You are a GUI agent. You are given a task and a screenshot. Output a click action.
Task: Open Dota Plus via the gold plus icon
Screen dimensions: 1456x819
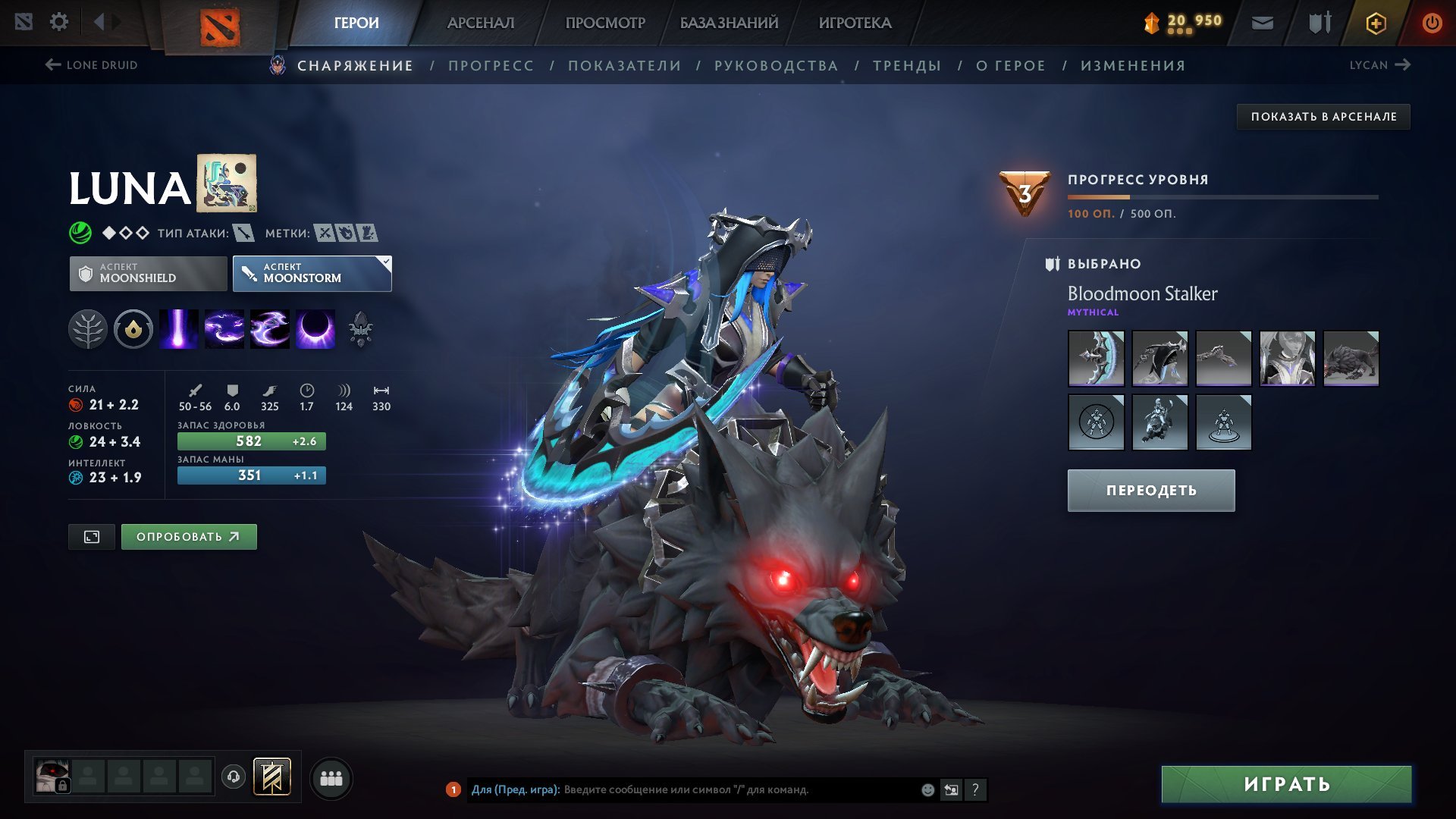[1378, 22]
